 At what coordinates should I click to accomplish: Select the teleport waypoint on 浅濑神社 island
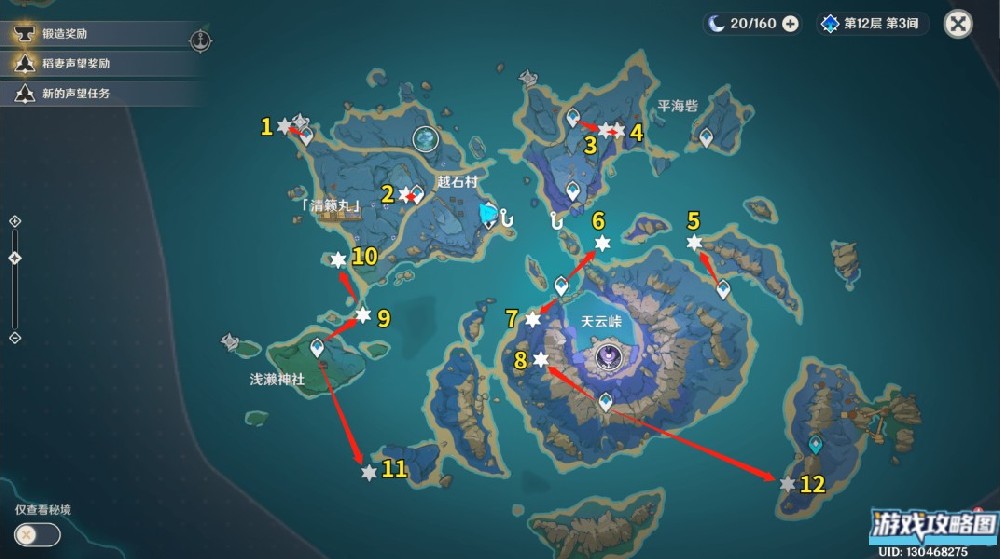(318, 348)
